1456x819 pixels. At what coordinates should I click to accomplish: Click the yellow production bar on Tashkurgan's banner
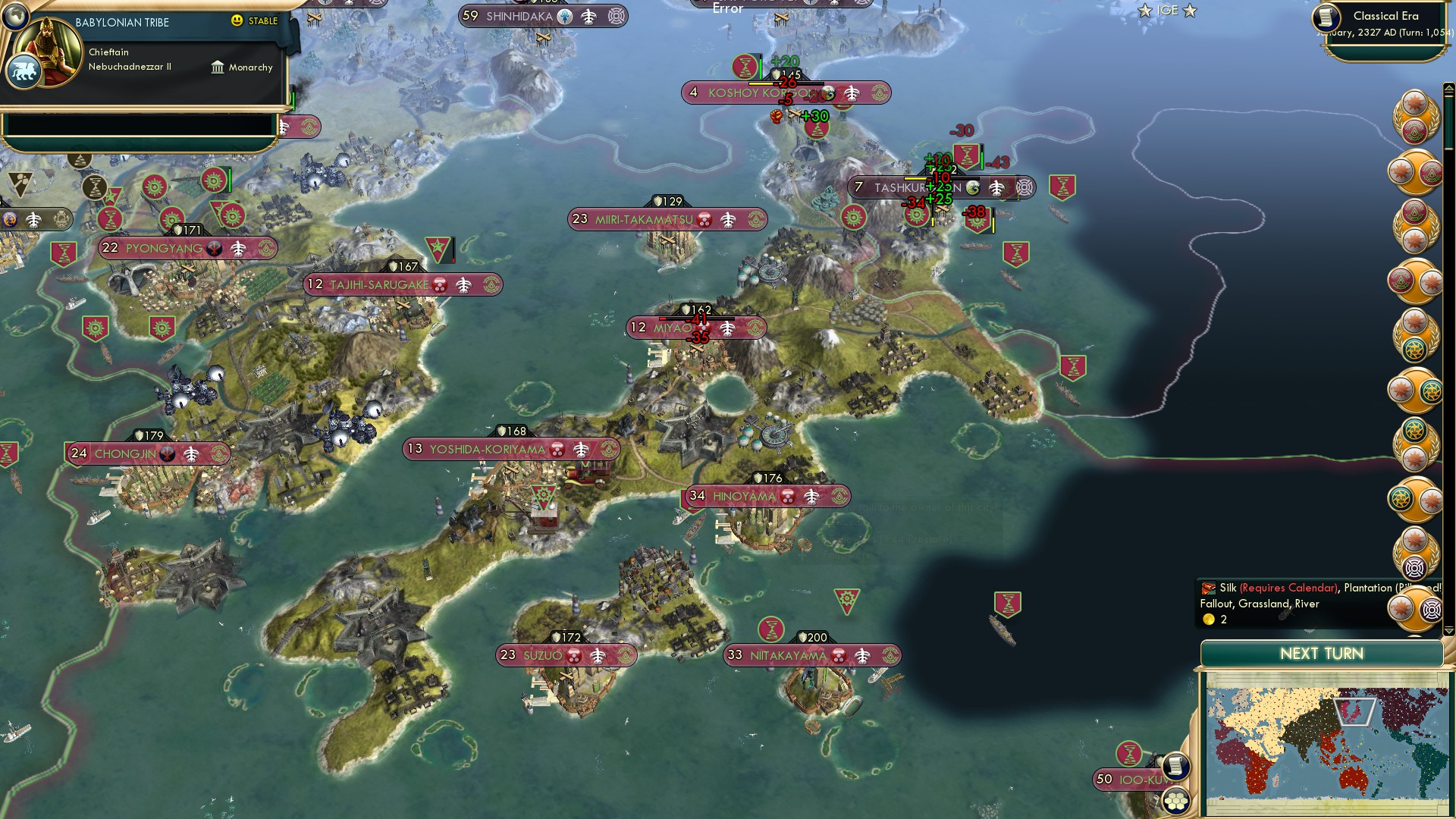916,178
